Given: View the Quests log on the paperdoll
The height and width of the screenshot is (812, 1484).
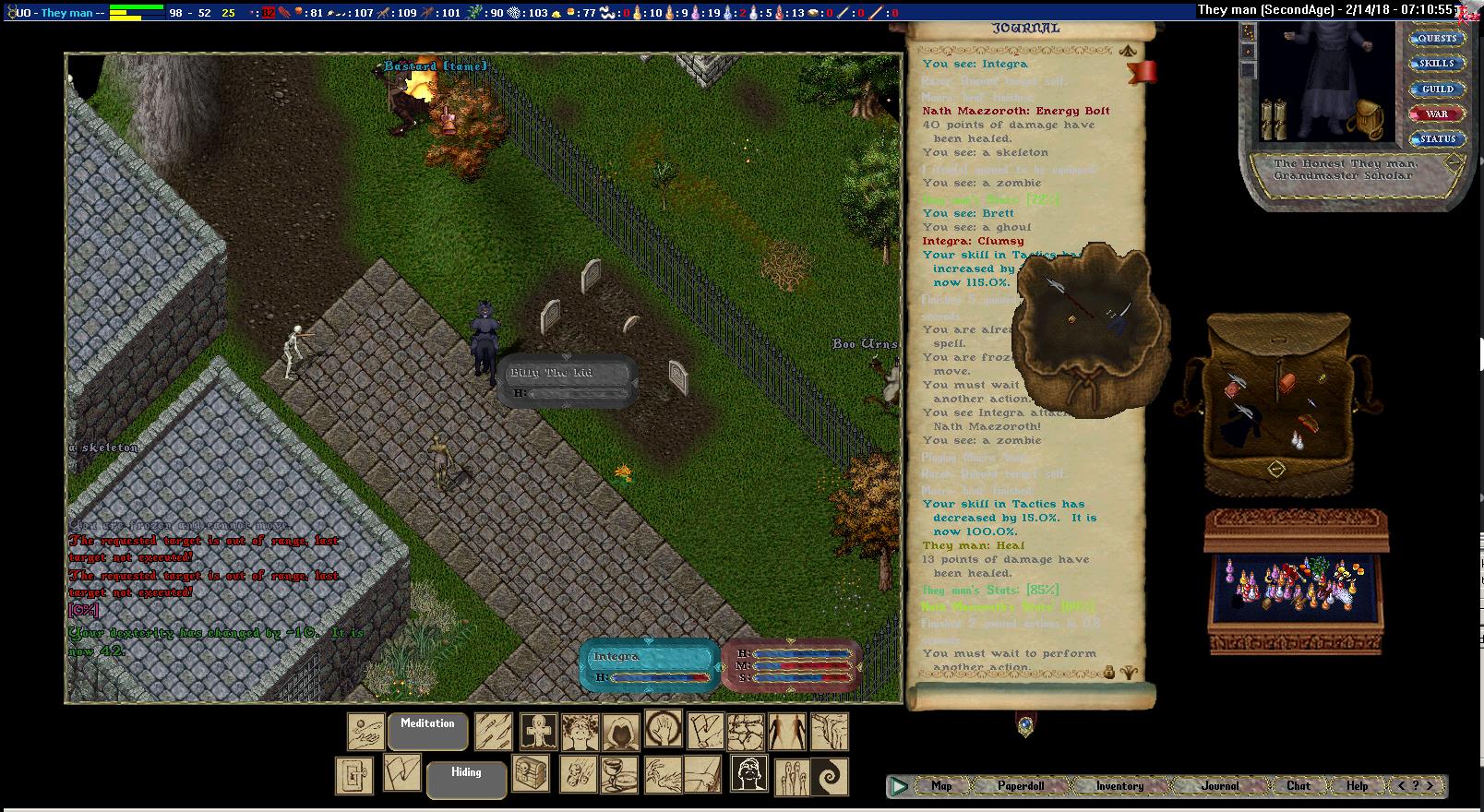Looking at the screenshot, I should coord(1437,39).
